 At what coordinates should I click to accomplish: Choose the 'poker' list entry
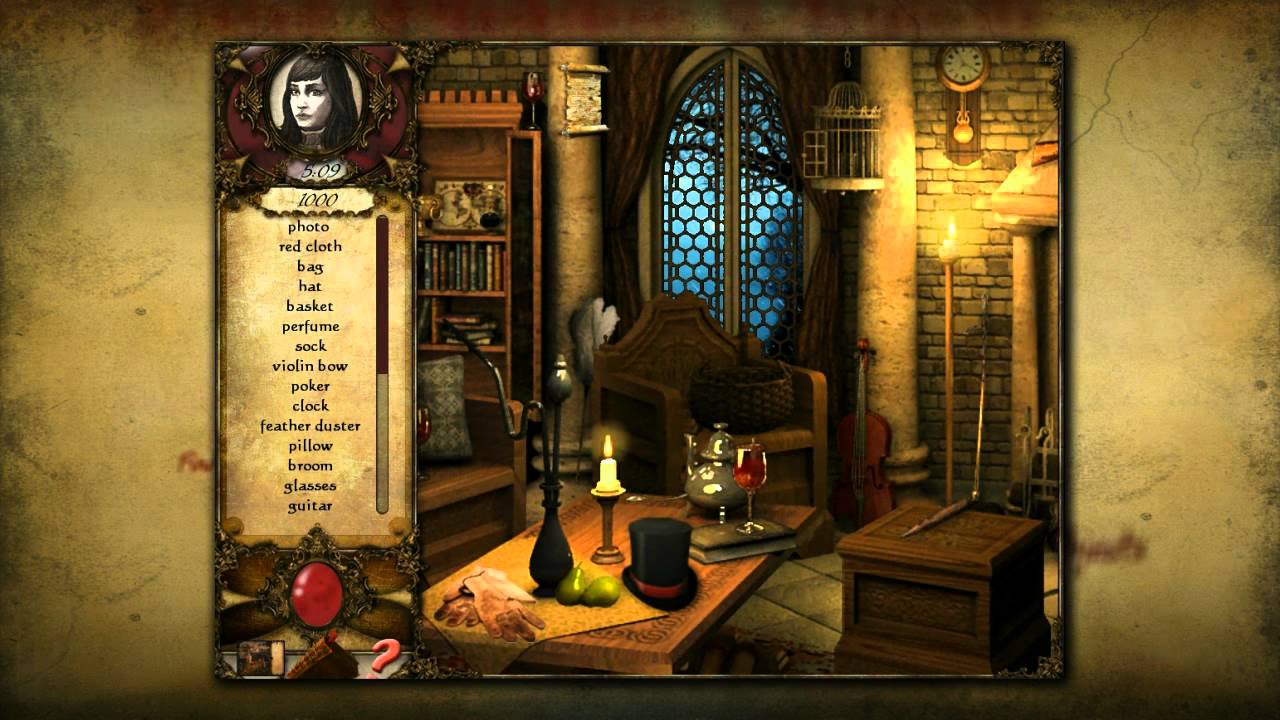310,386
